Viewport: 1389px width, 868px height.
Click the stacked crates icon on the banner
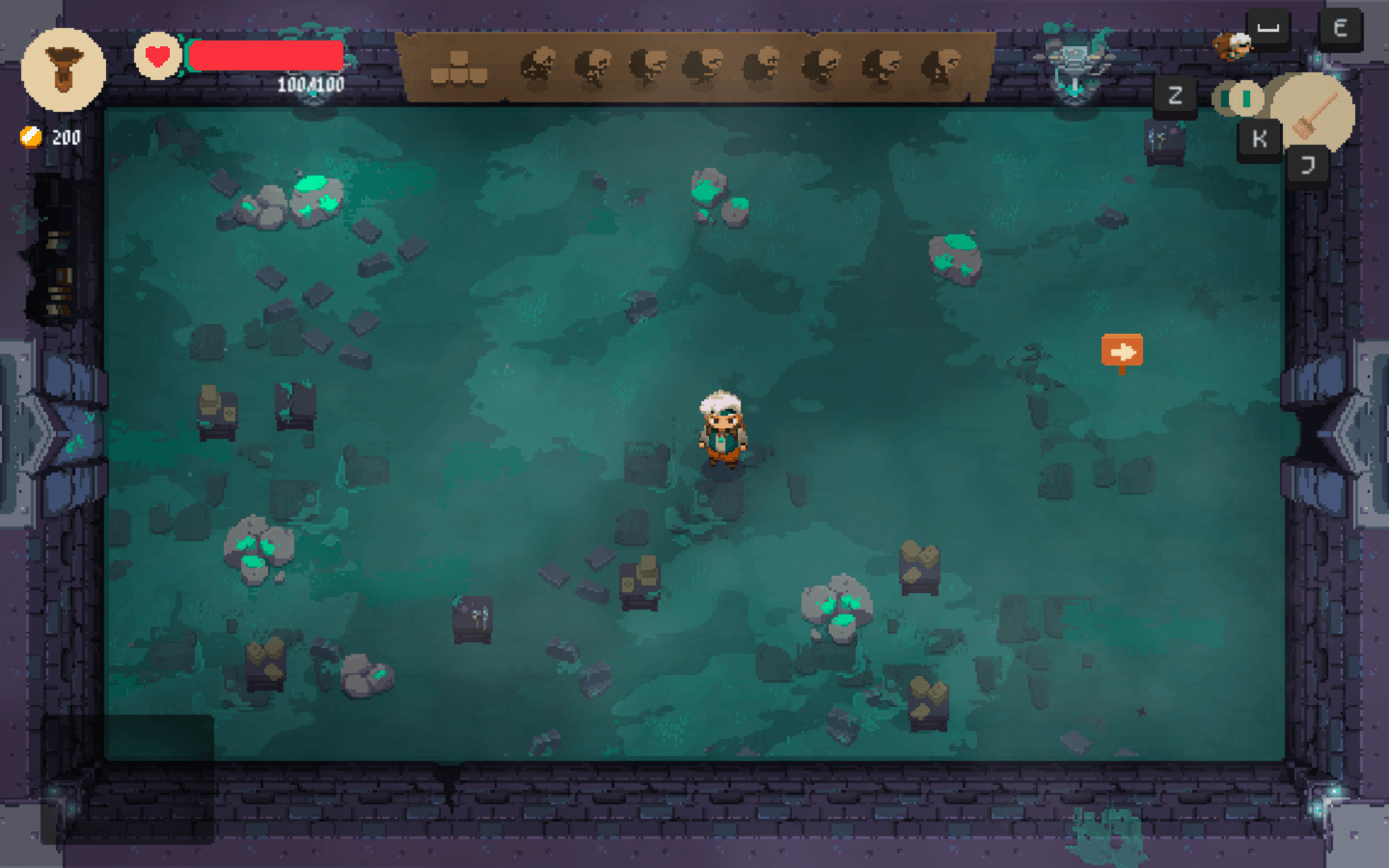pos(458,69)
